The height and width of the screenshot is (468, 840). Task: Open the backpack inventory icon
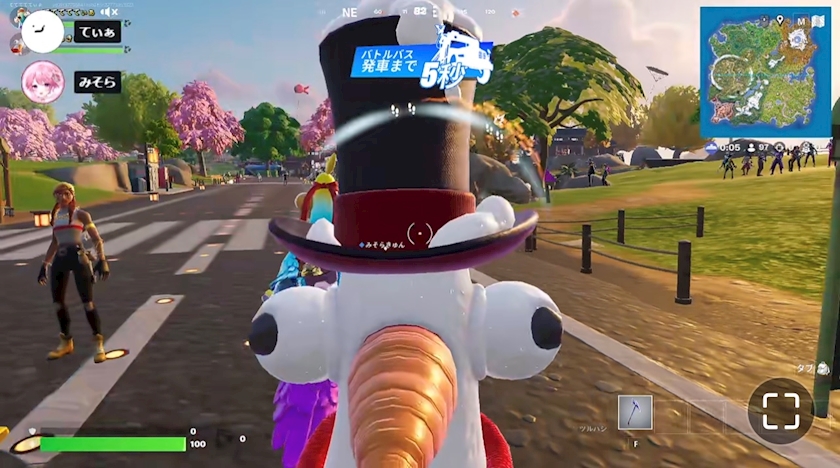coord(822,369)
